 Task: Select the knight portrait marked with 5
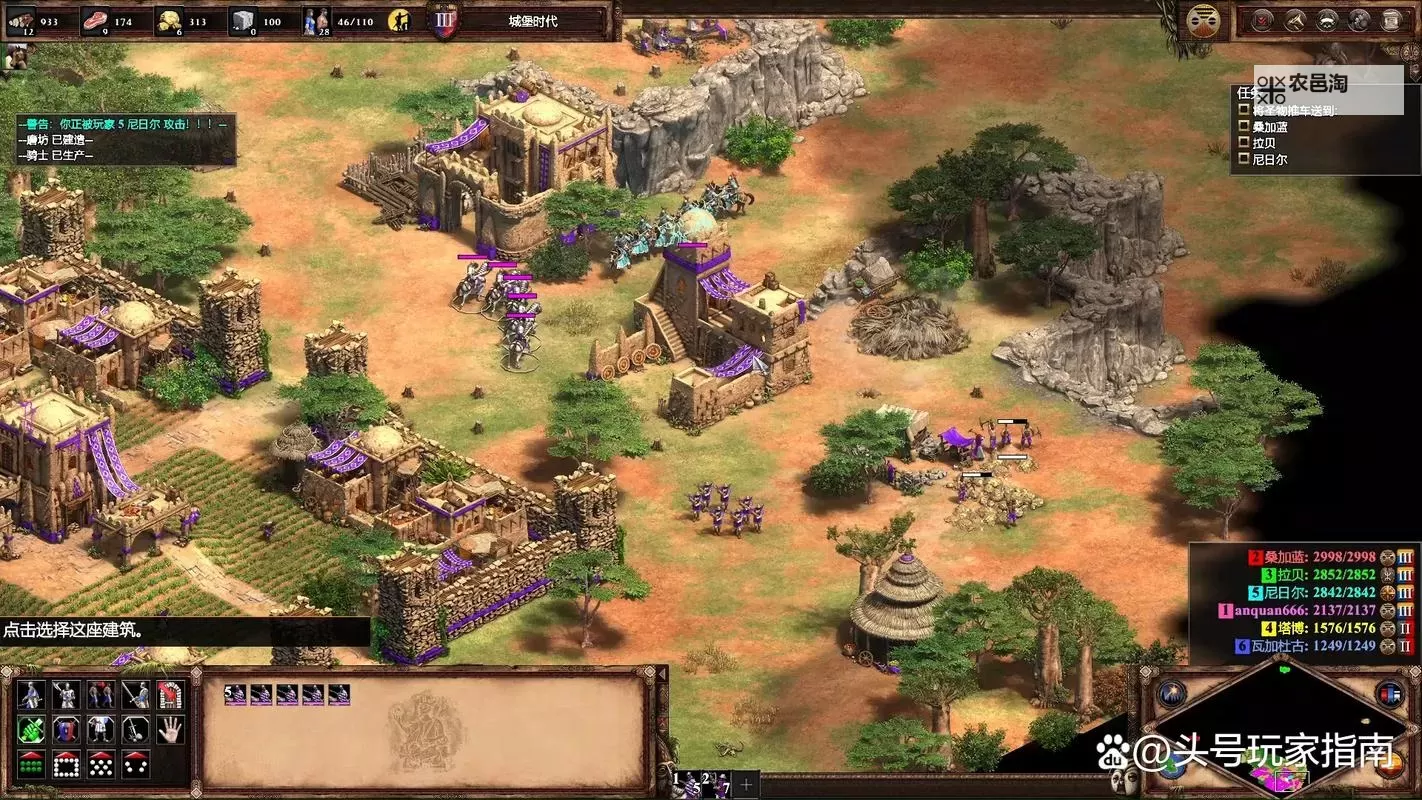pos(235,695)
